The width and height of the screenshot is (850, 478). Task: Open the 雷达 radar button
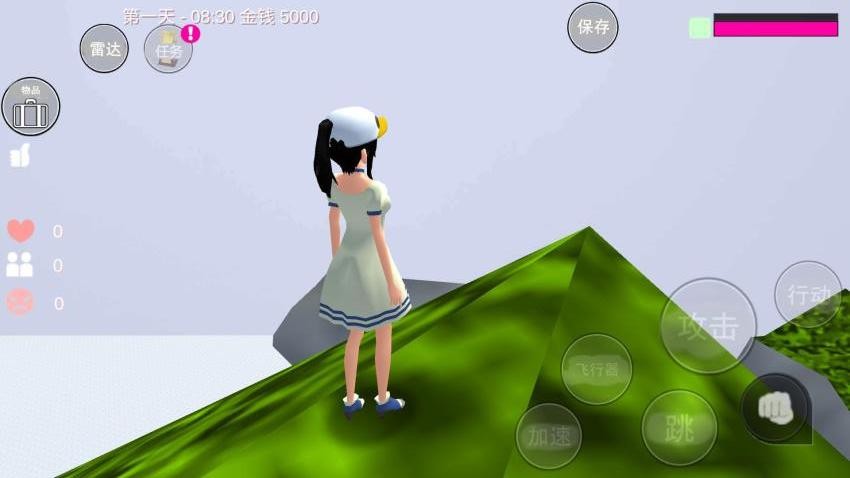[x=104, y=49]
